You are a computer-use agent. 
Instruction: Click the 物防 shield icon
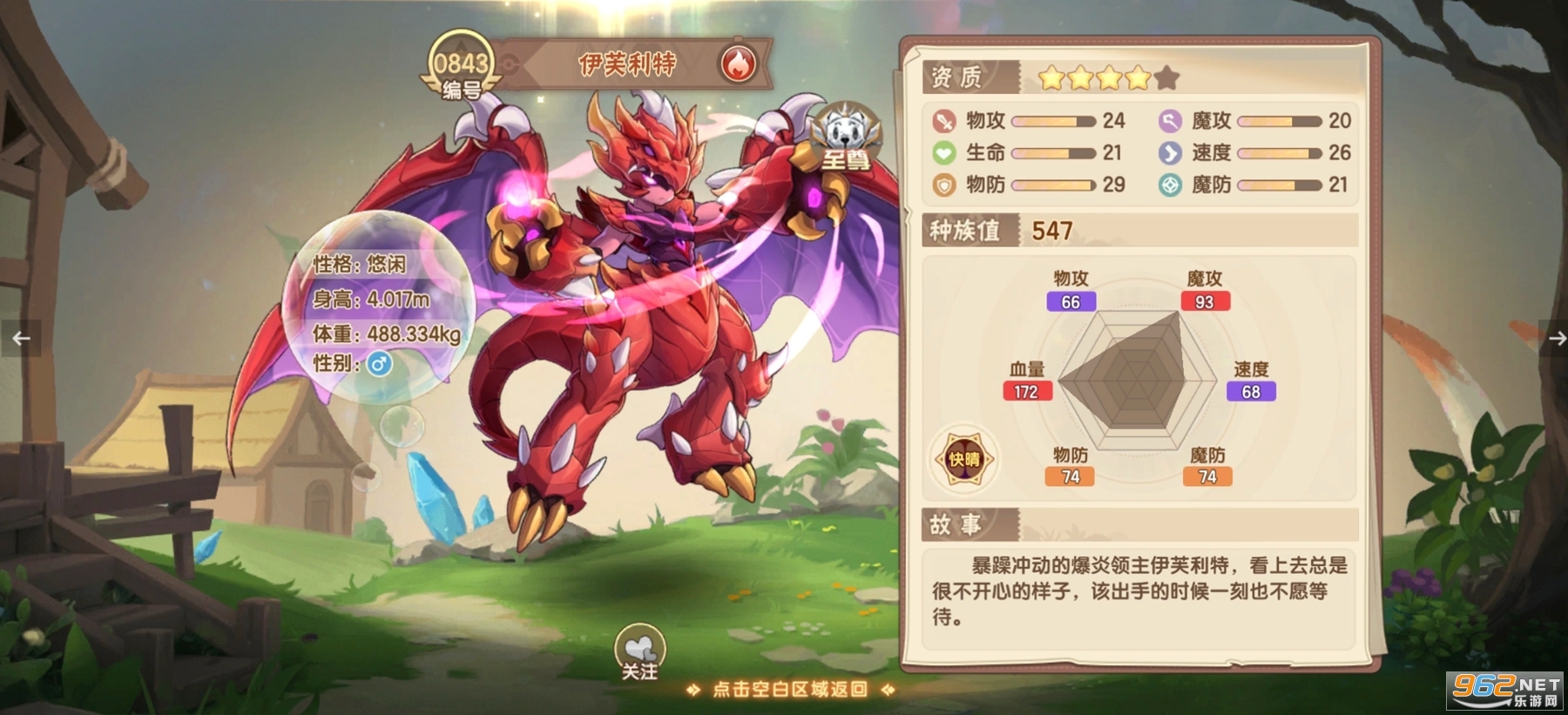point(943,185)
